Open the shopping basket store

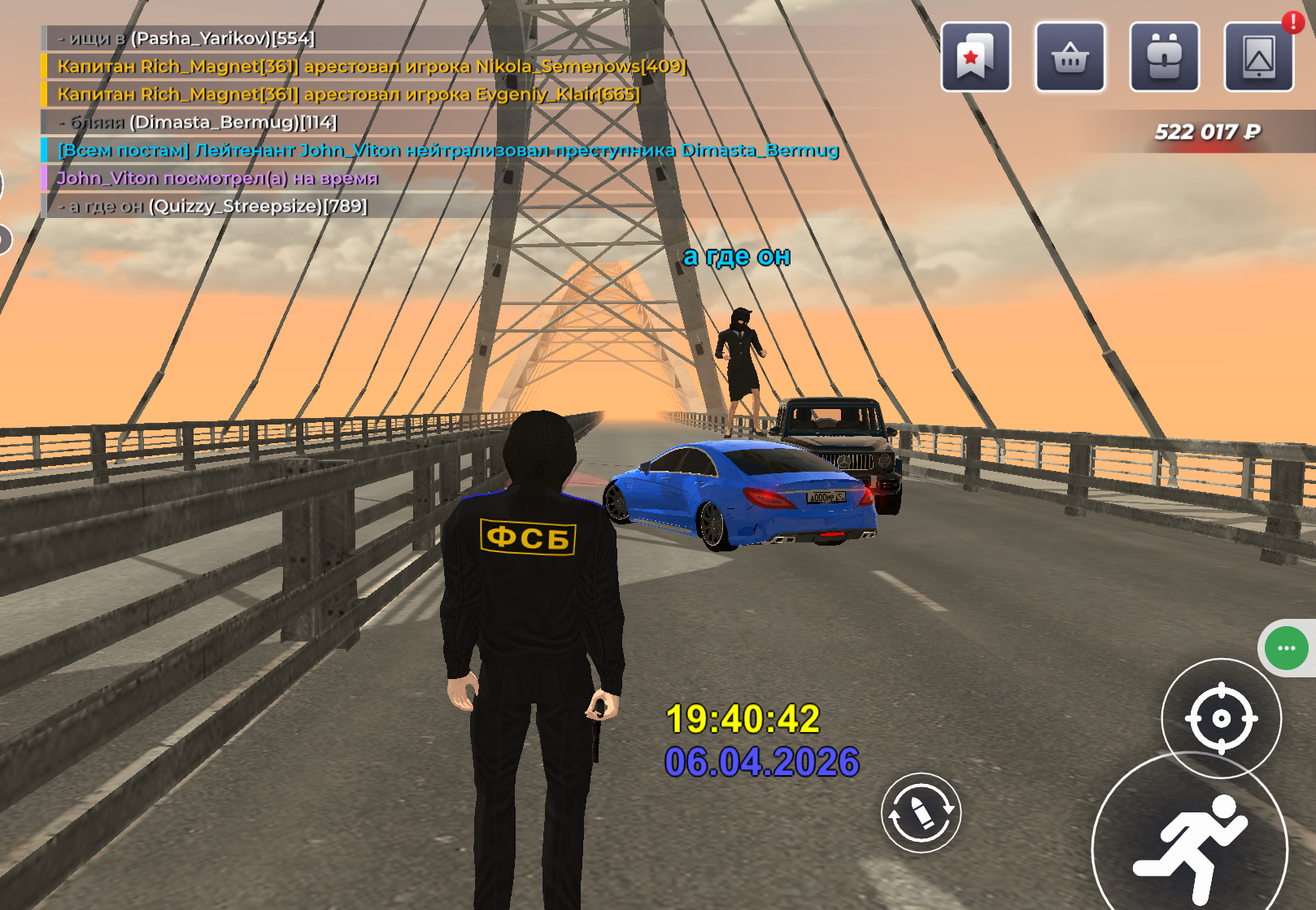1070,57
